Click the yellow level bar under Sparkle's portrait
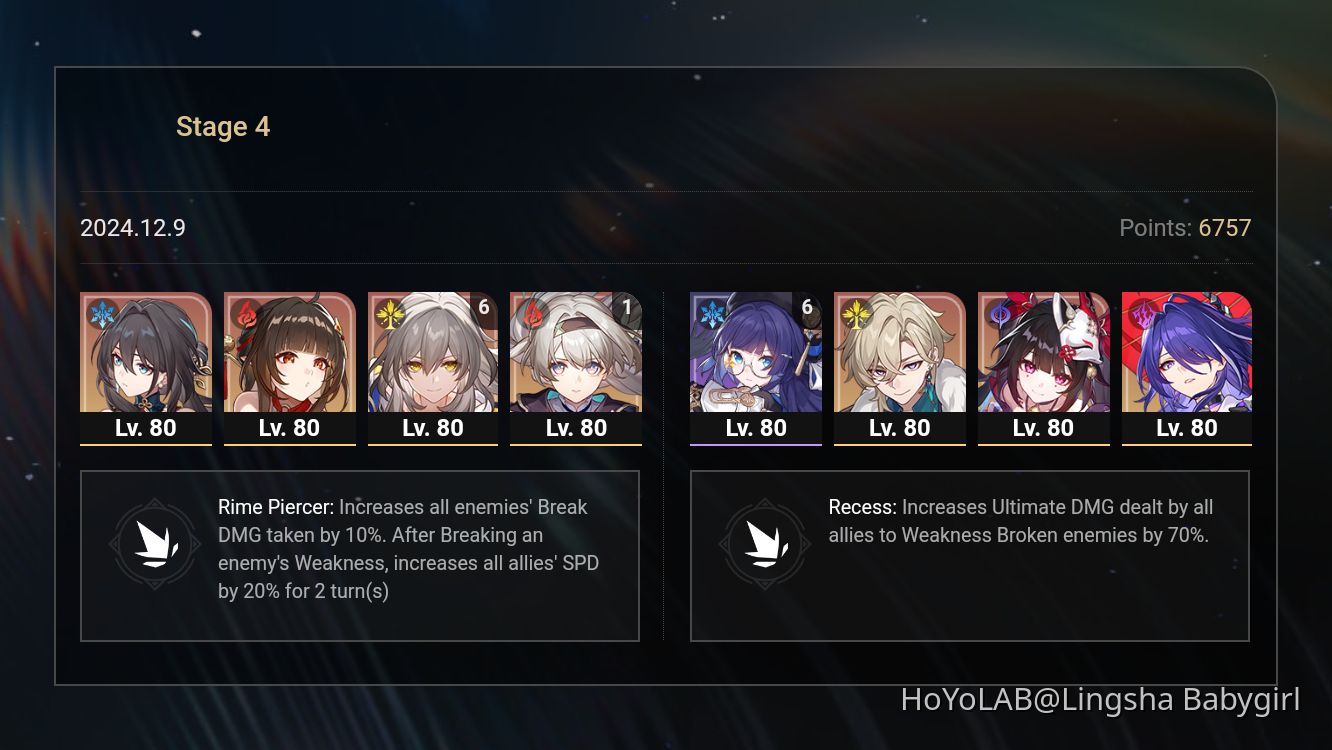This screenshot has width=1332, height=750. [1043, 444]
